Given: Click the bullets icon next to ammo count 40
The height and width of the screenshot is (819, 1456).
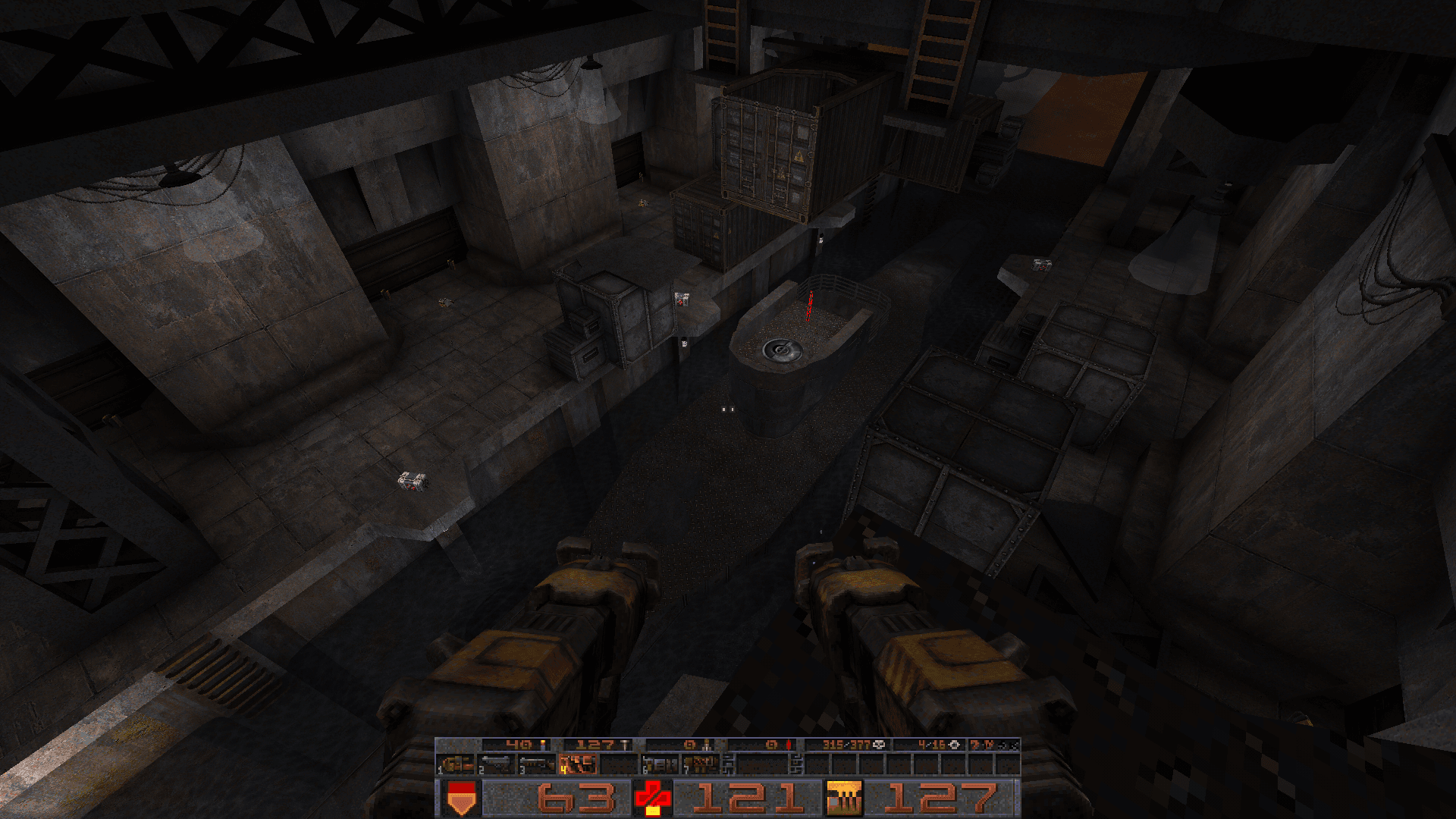Looking at the screenshot, I should (541, 744).
